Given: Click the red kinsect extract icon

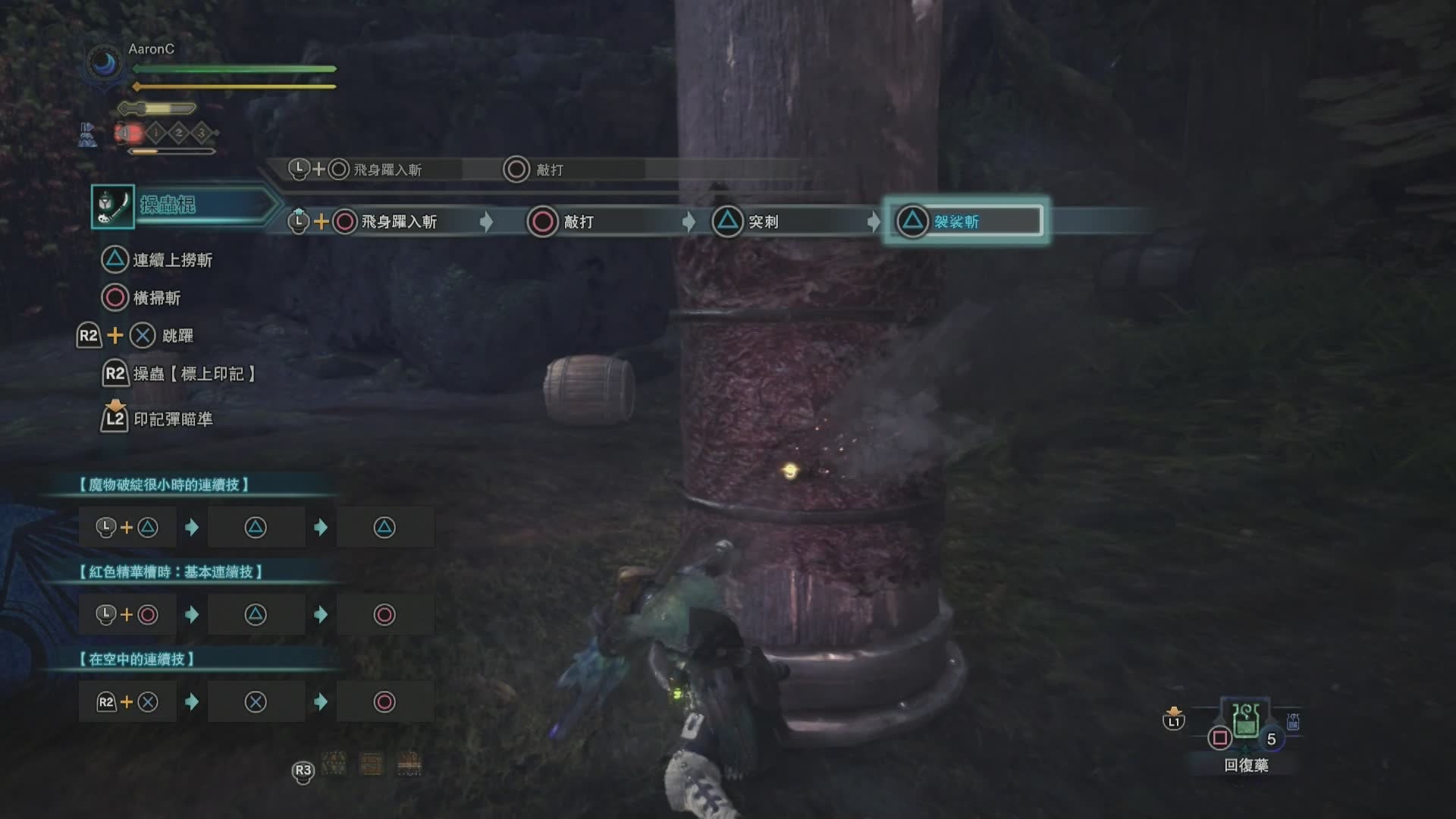Looking at the screenshot, I should click(x=129, y=133).
